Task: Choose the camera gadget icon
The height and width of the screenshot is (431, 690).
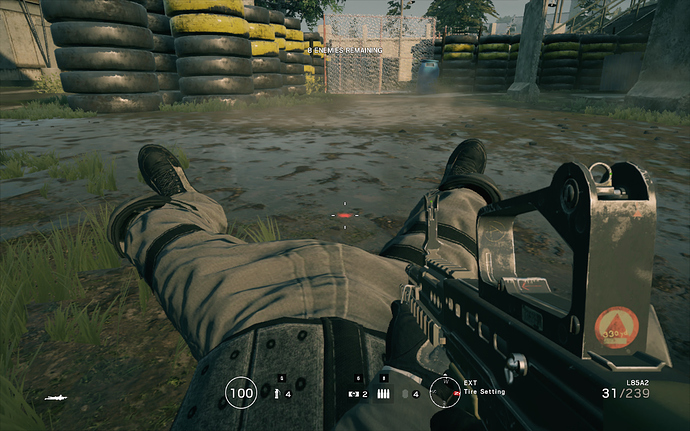Action: tap(352, 393)
